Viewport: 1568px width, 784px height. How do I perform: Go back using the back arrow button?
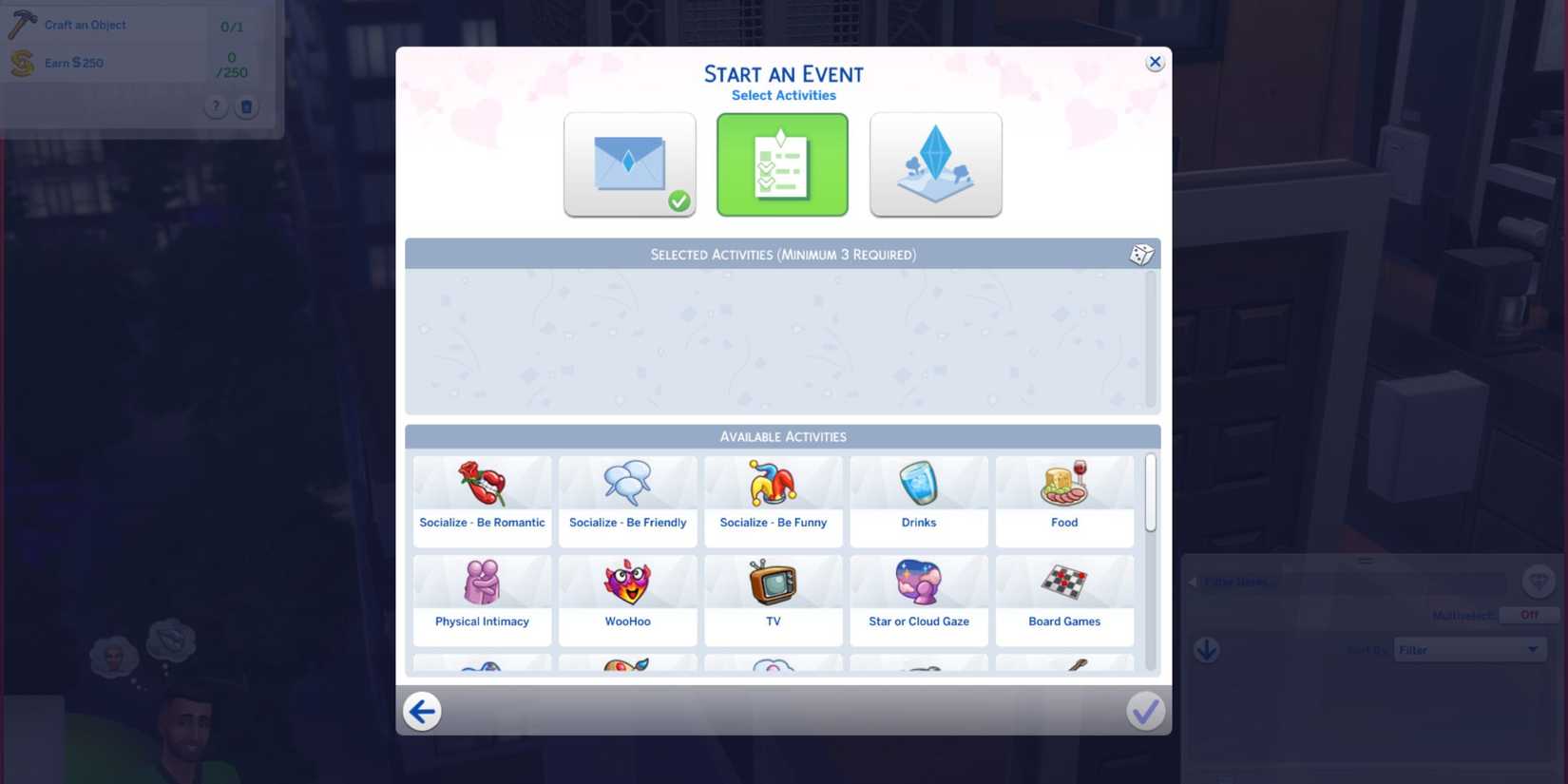[421, 710]
